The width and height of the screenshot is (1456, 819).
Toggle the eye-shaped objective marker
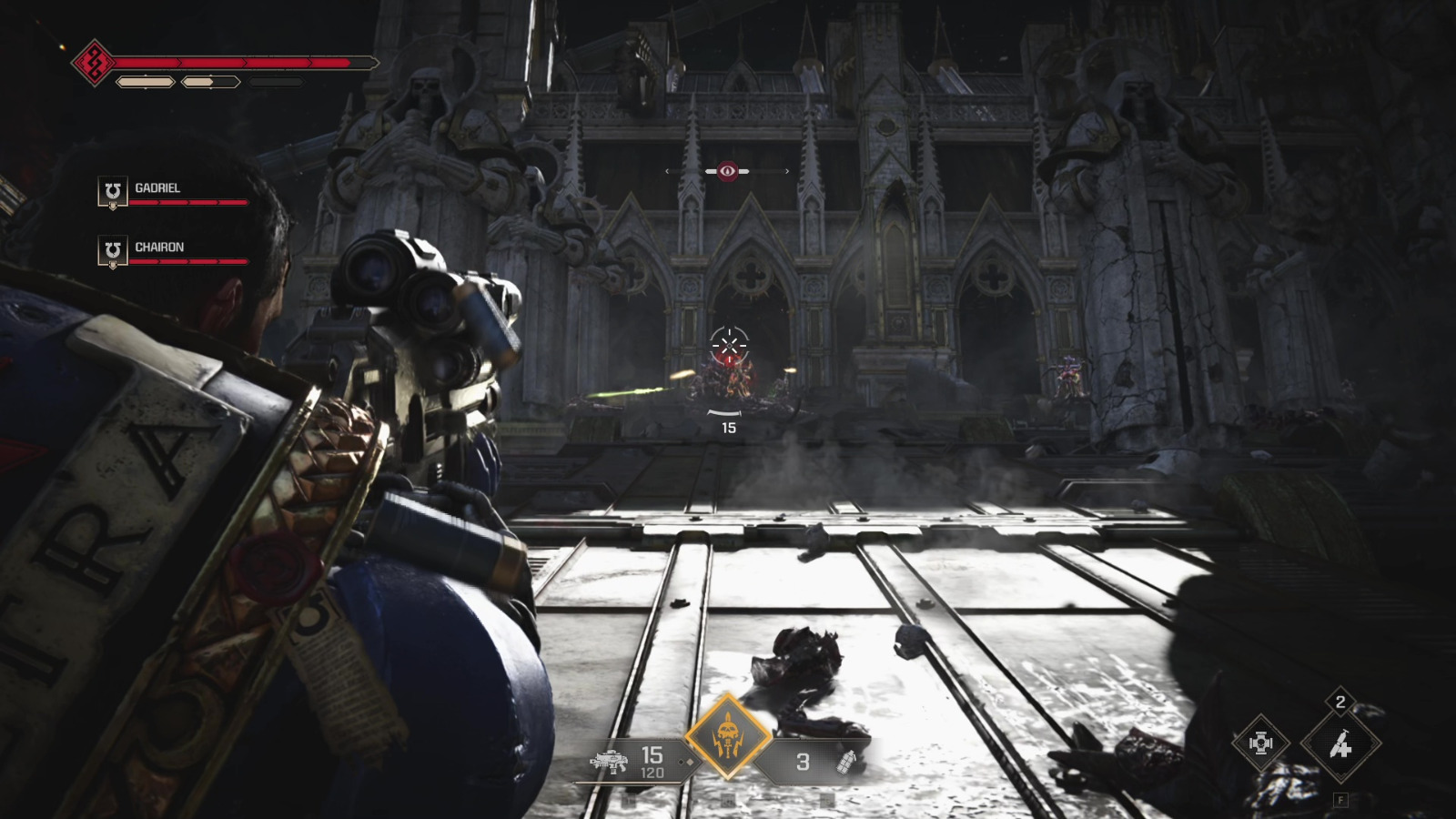tap(726, 168)
